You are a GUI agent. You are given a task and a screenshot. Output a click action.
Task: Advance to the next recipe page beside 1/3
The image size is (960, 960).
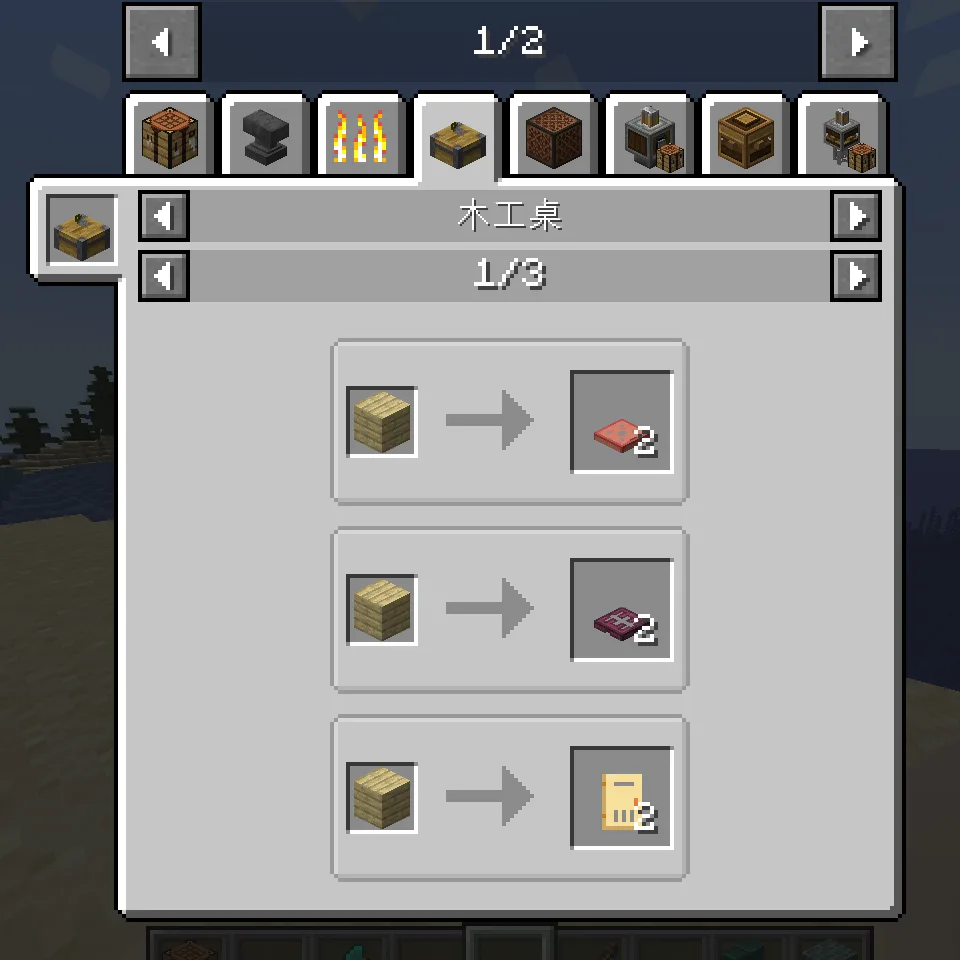coord(856,276)
